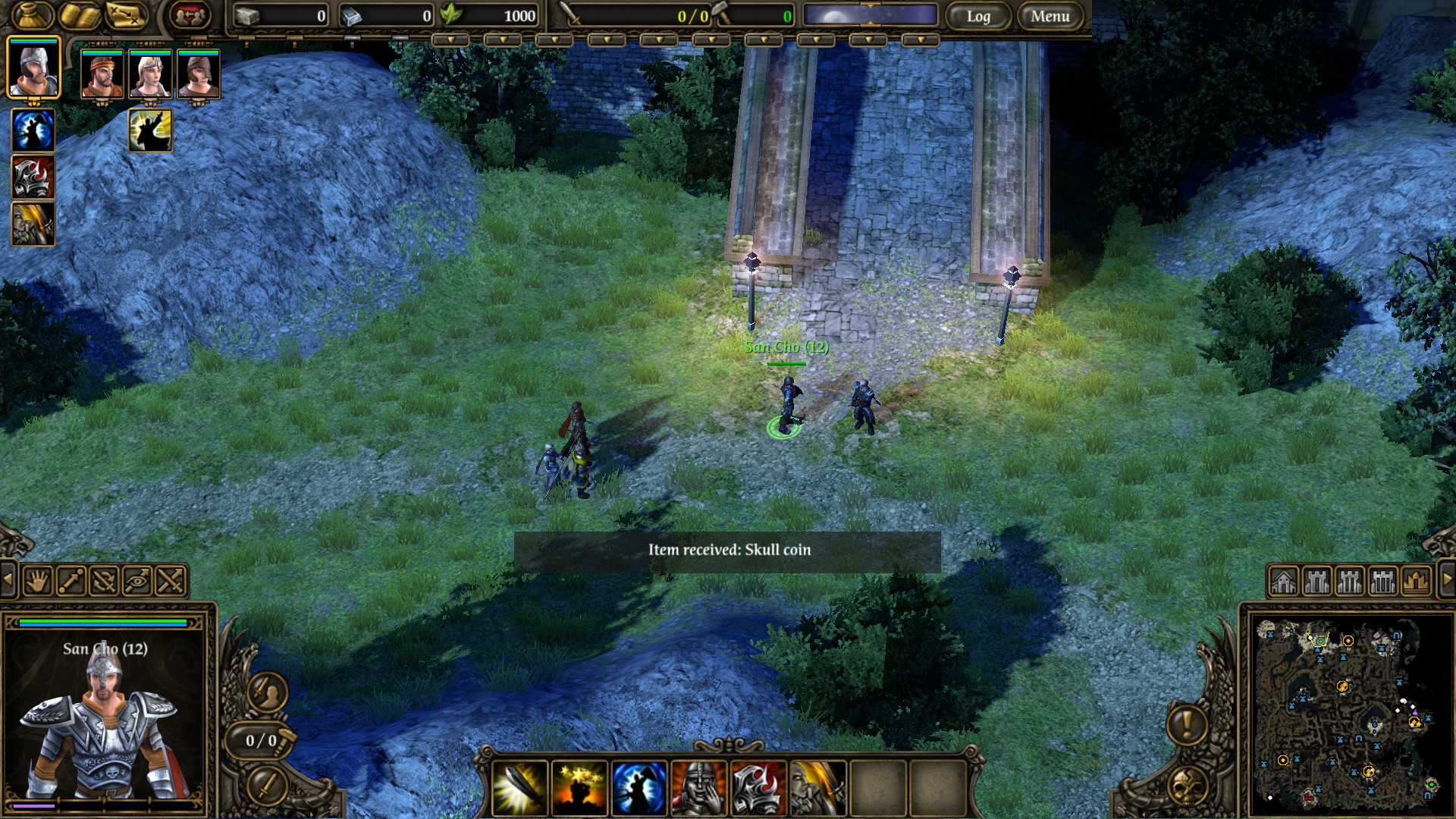Select the house building category
Viewport: 1456px width, 819px height.
1284,582
